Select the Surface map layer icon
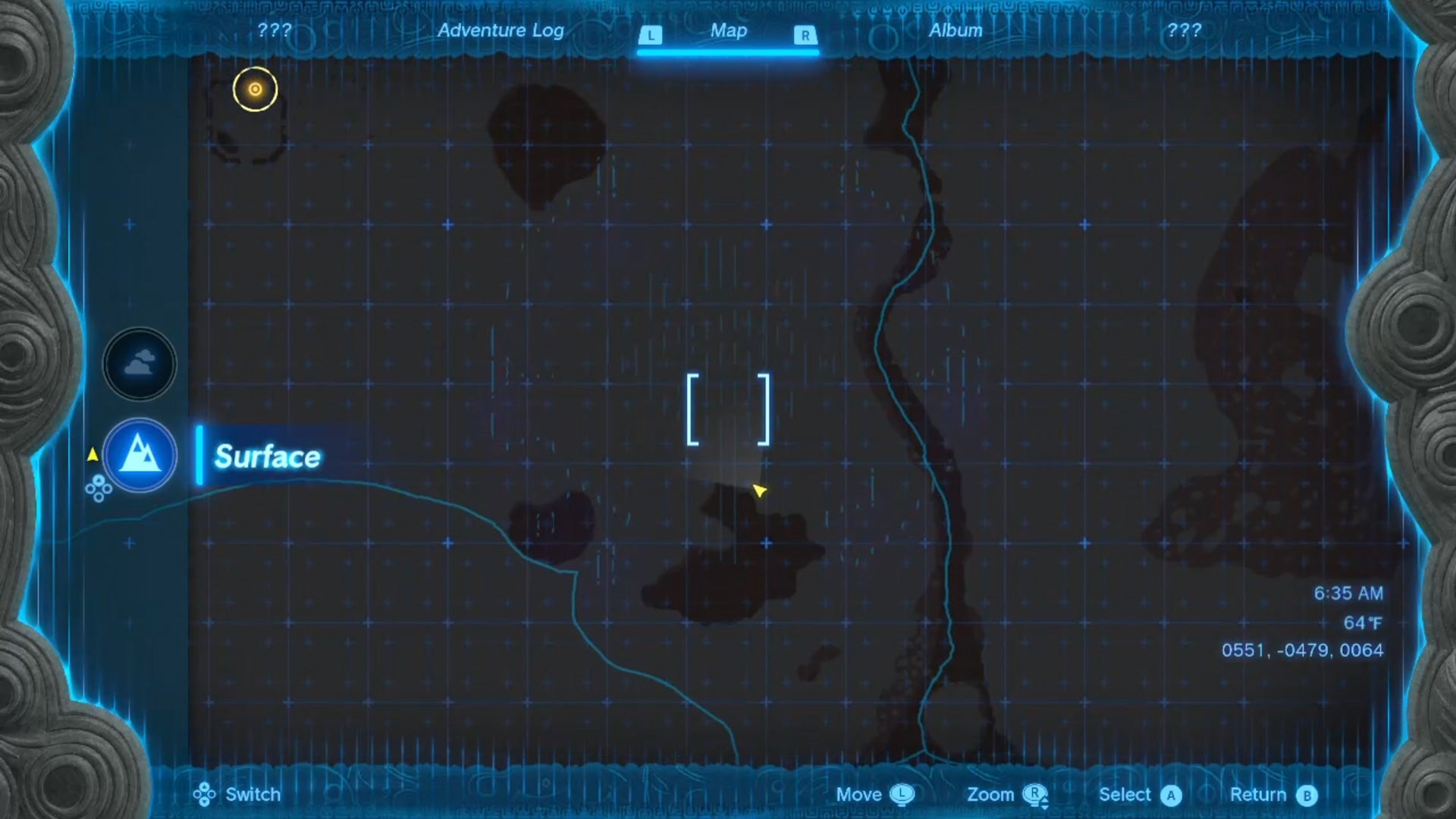 (x=139, y=456)
